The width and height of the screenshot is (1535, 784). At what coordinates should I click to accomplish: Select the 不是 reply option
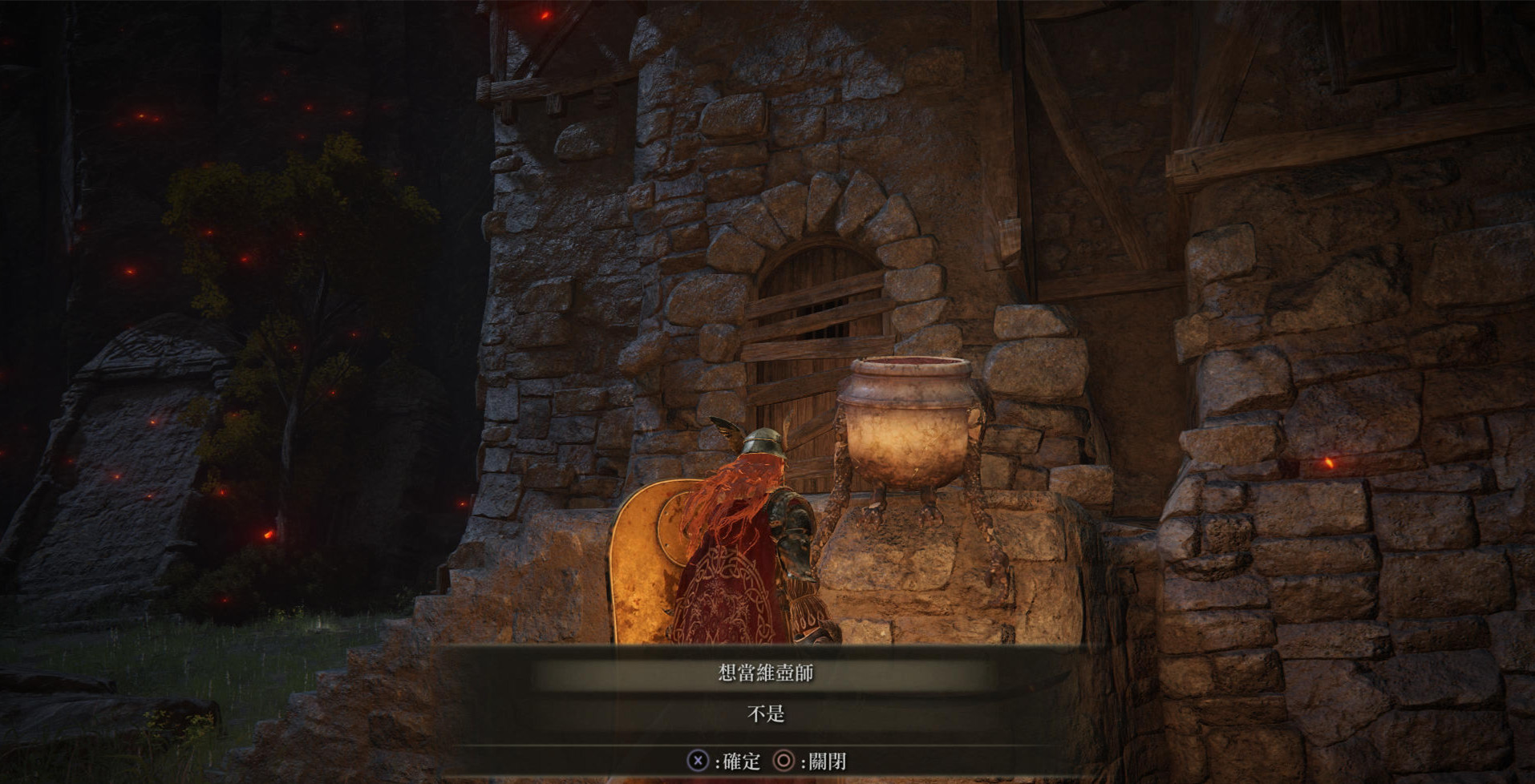coord(766,713)
